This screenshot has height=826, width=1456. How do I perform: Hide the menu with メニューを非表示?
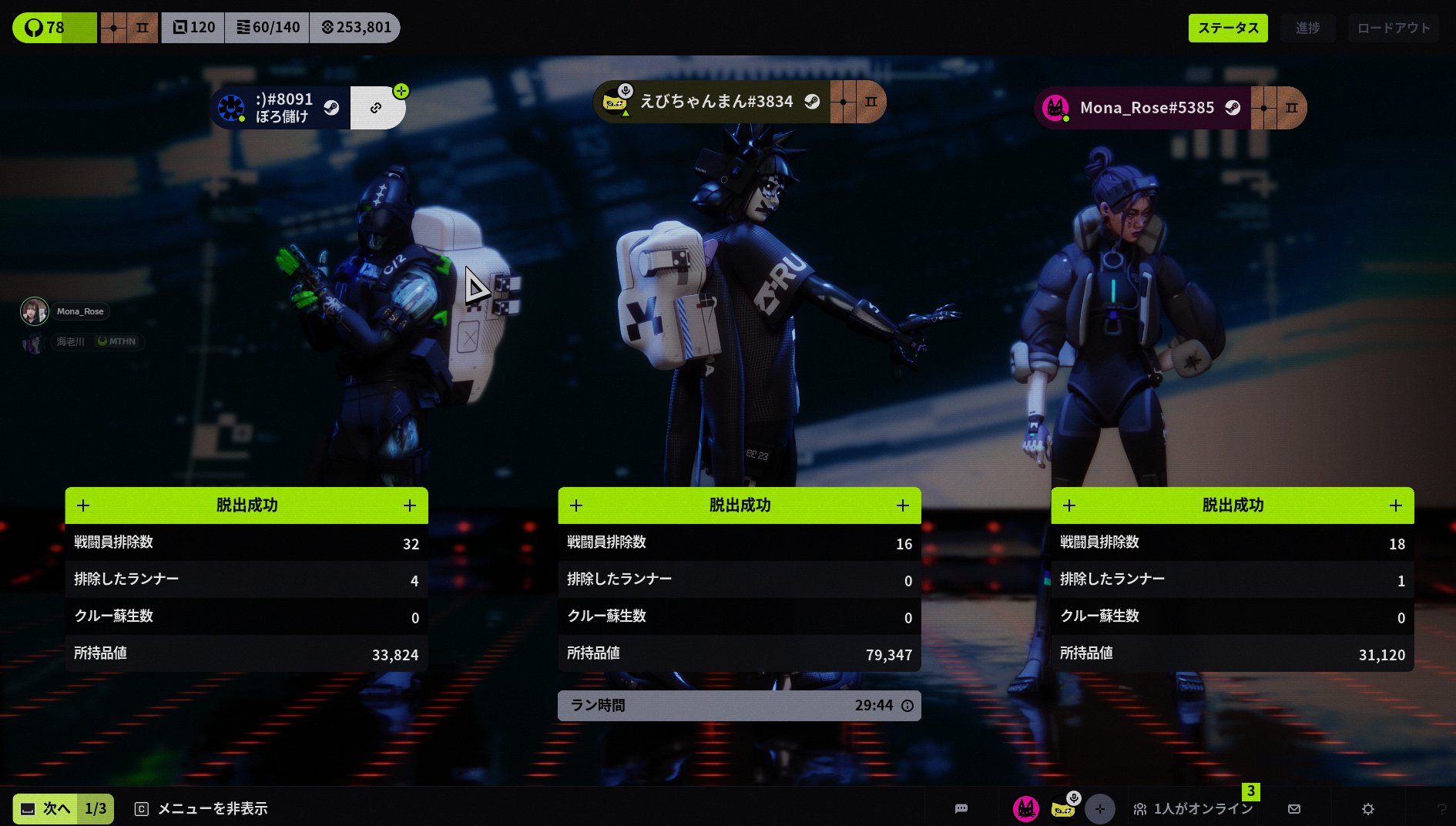(202, 808)
